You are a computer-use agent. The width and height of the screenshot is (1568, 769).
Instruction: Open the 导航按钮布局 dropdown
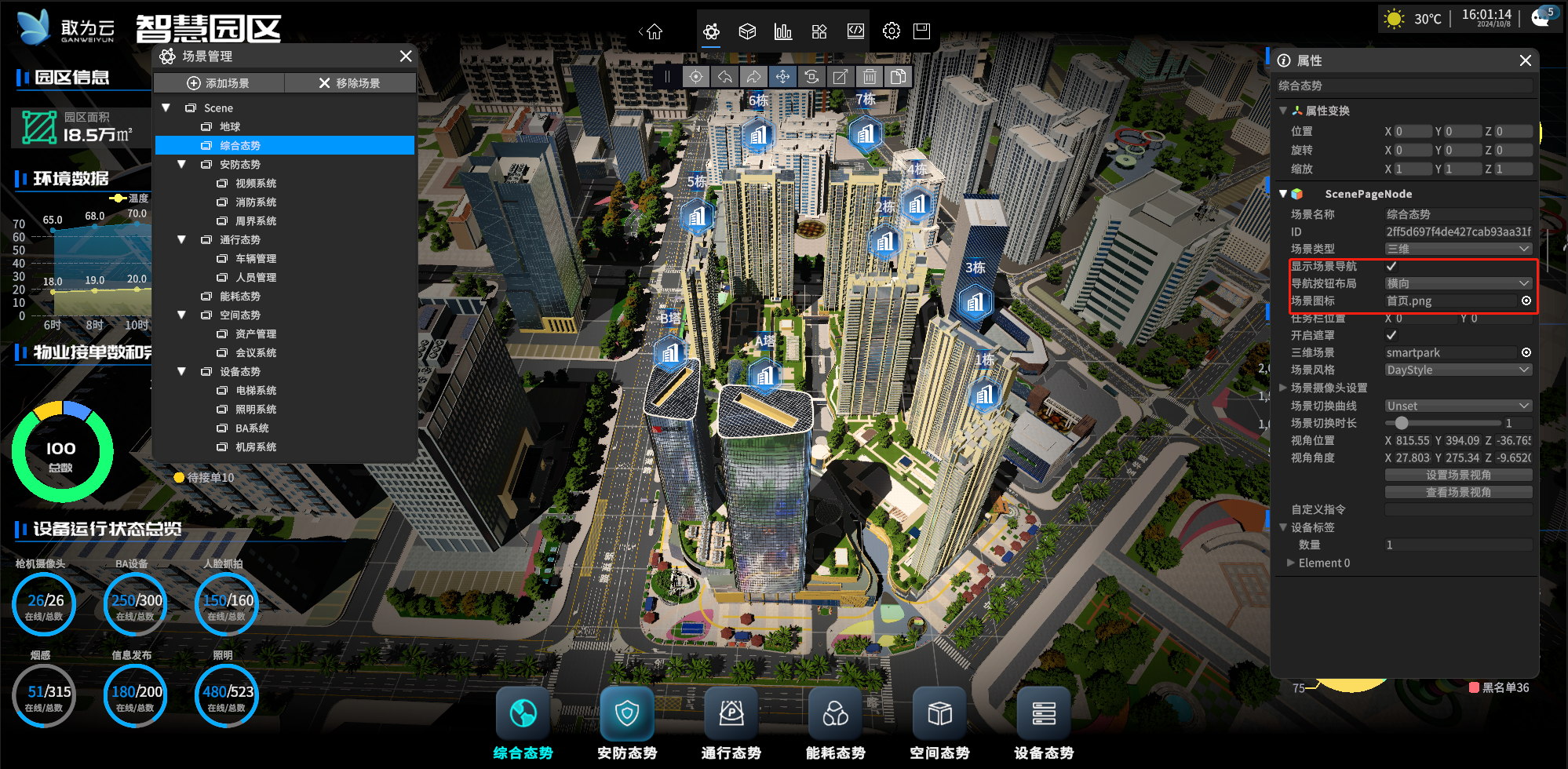[x=1457, y=283]
